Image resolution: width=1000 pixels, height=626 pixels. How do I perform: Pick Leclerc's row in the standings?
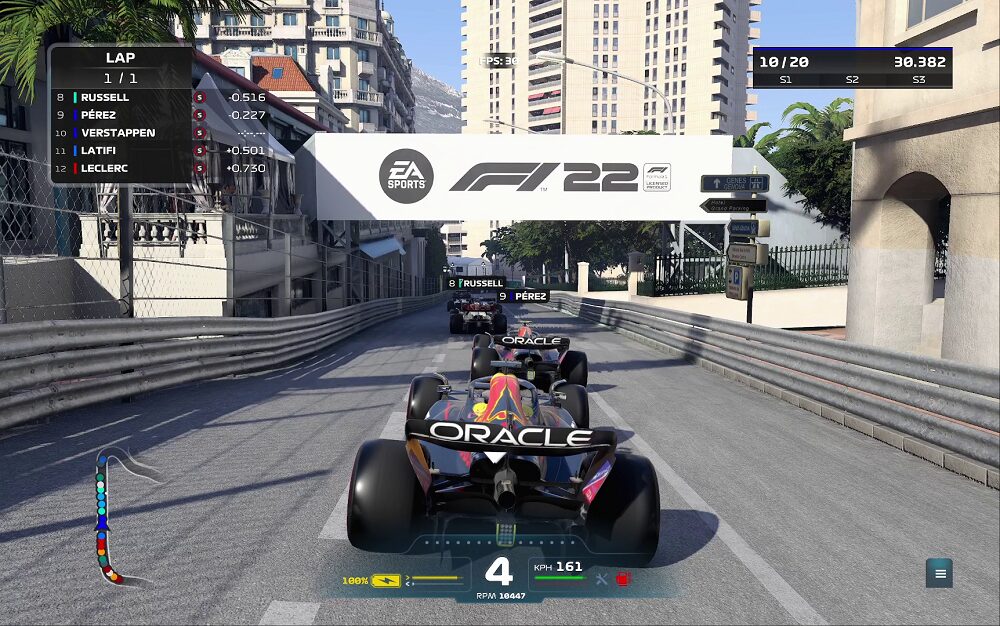coord(120,168)
